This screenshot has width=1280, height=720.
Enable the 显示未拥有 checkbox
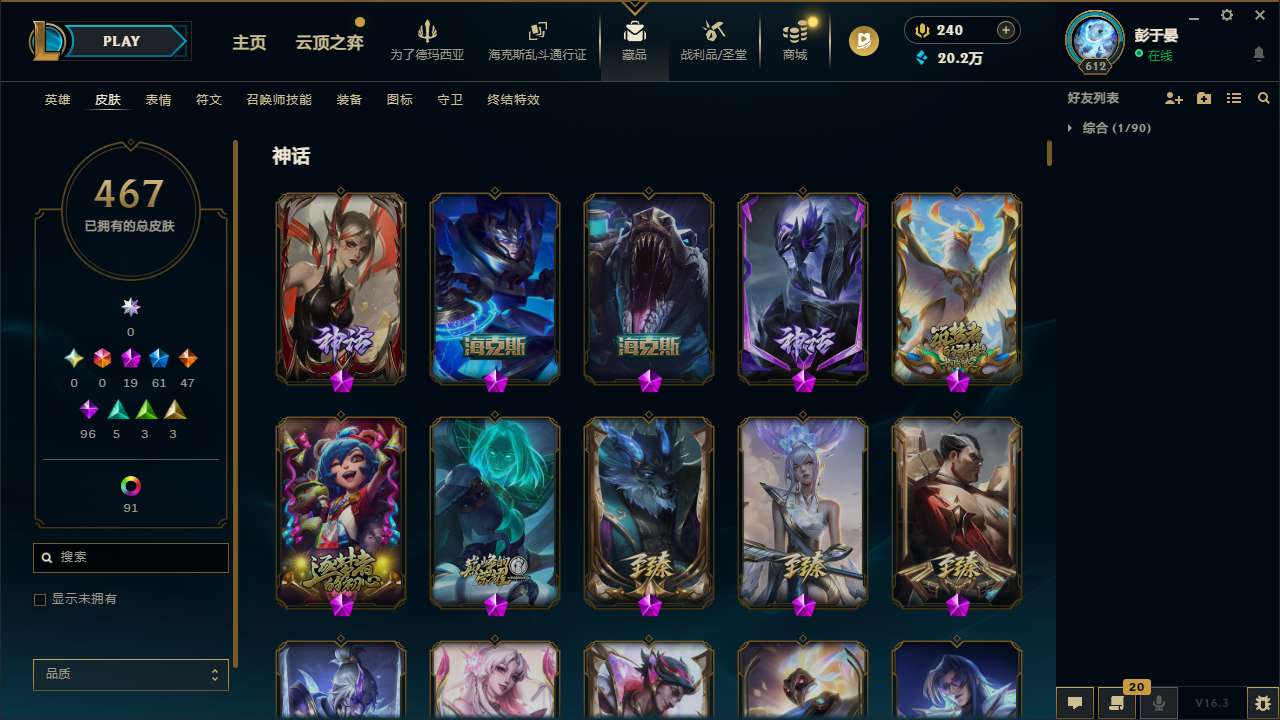(x=40, y=599)
